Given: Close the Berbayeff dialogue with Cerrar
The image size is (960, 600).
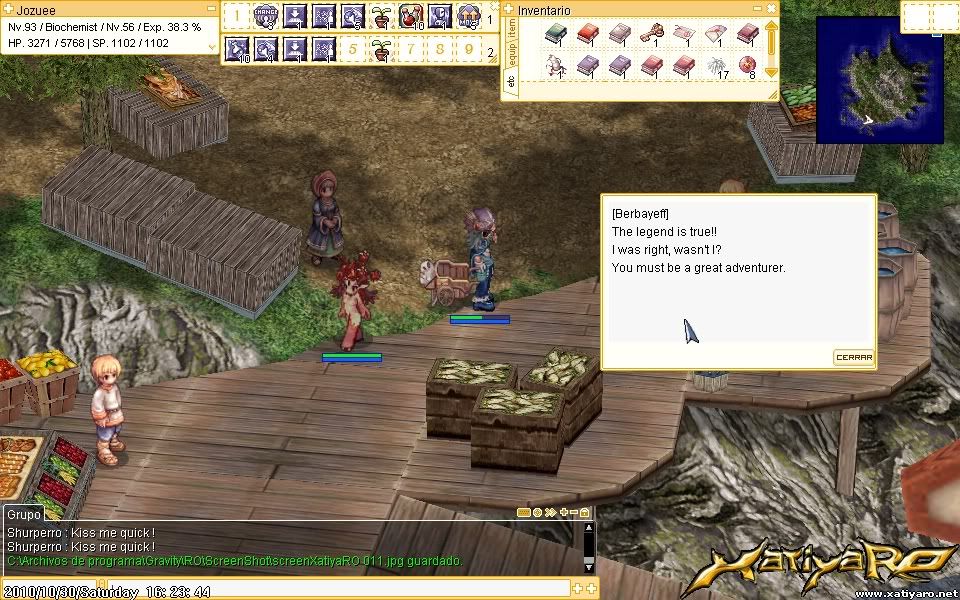Looking at the screenshot, I should pyautogui.click(x=854, y=357).
